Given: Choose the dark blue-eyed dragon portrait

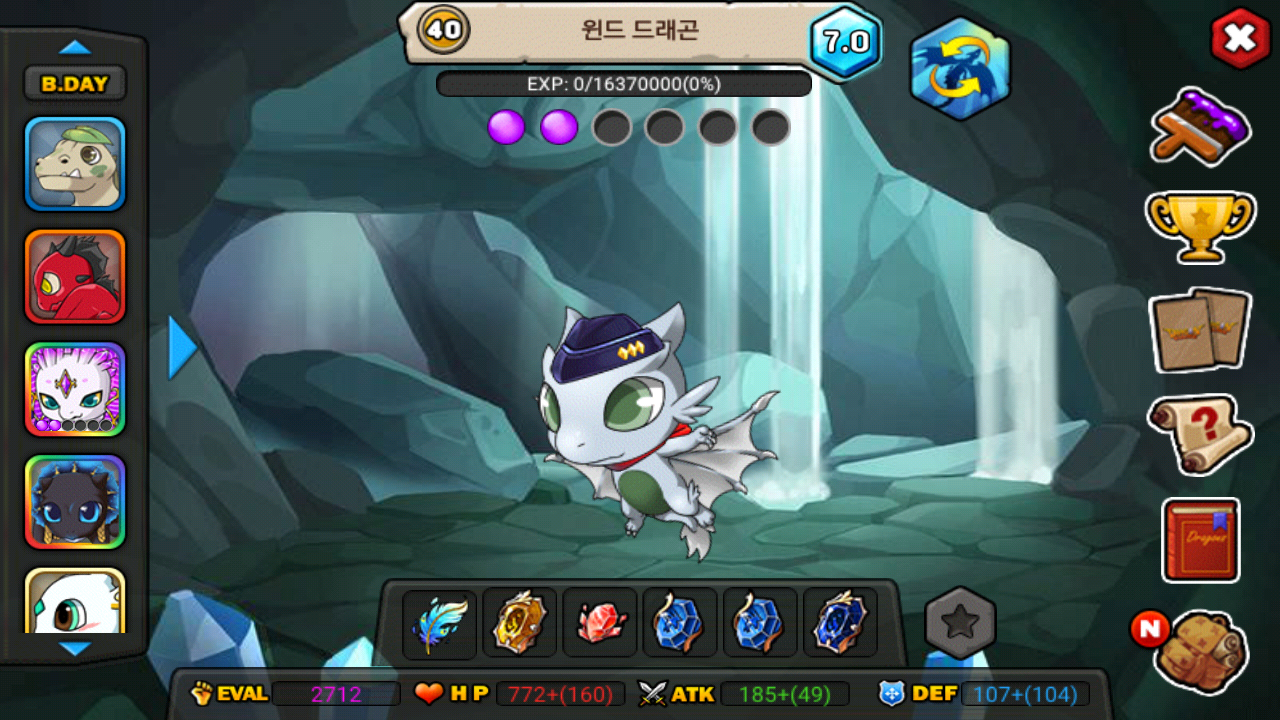Looking at the screenshot, I should pyautogui.click(x=75, y=502).
